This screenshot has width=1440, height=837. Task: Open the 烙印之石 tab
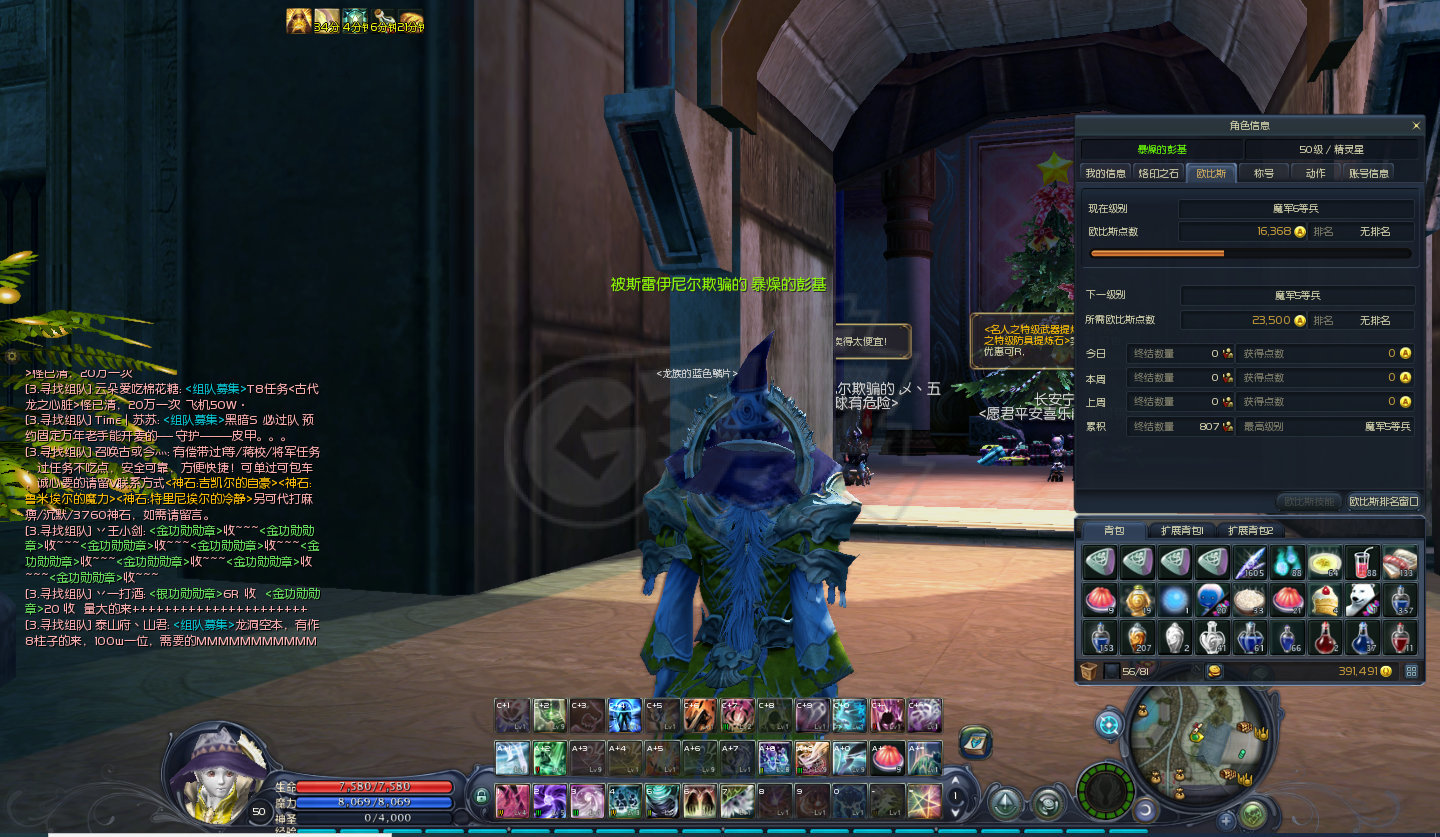pos(1159,173)
